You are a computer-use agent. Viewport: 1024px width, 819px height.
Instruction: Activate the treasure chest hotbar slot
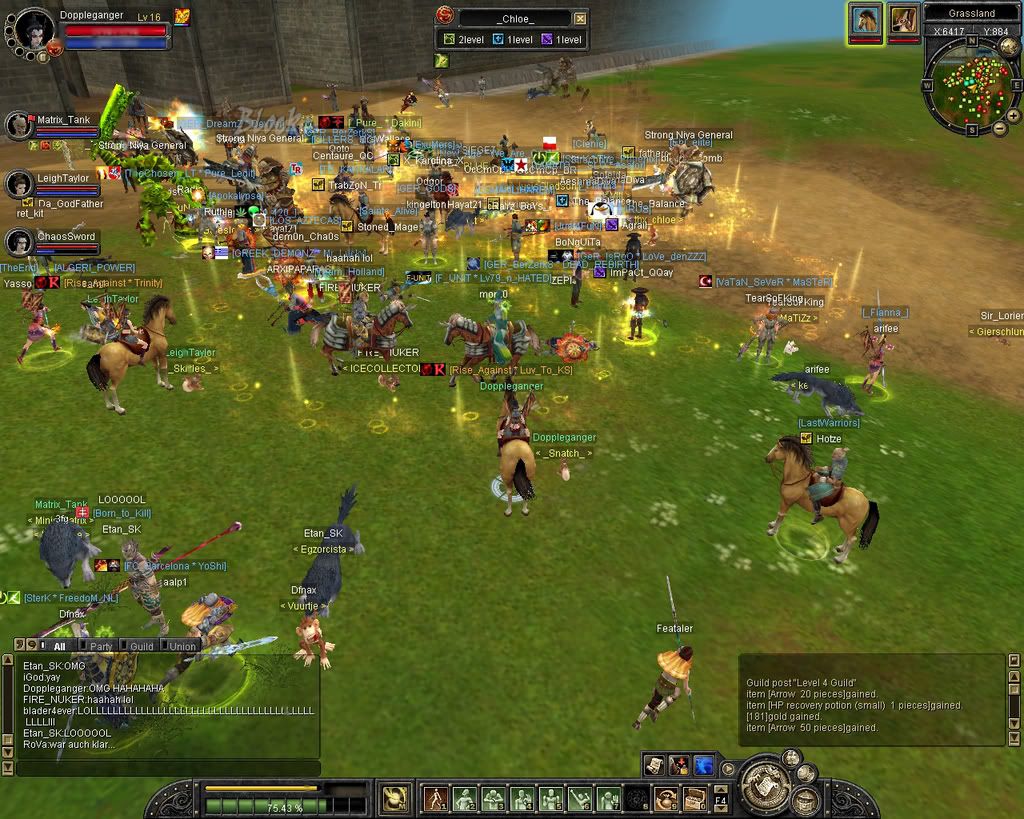tap(693, 799)
